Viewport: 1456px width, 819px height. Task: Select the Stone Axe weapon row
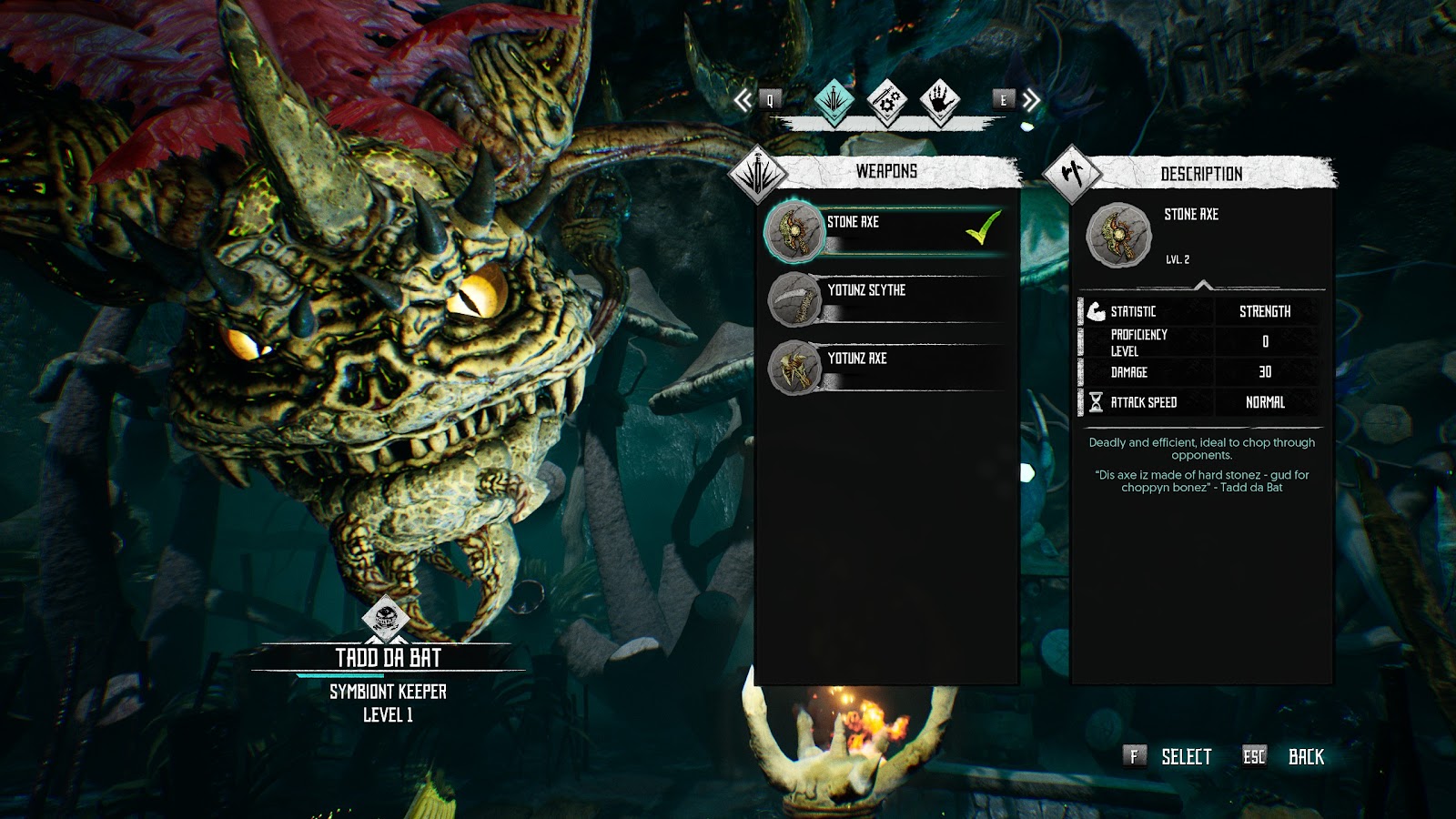point(887,229)
